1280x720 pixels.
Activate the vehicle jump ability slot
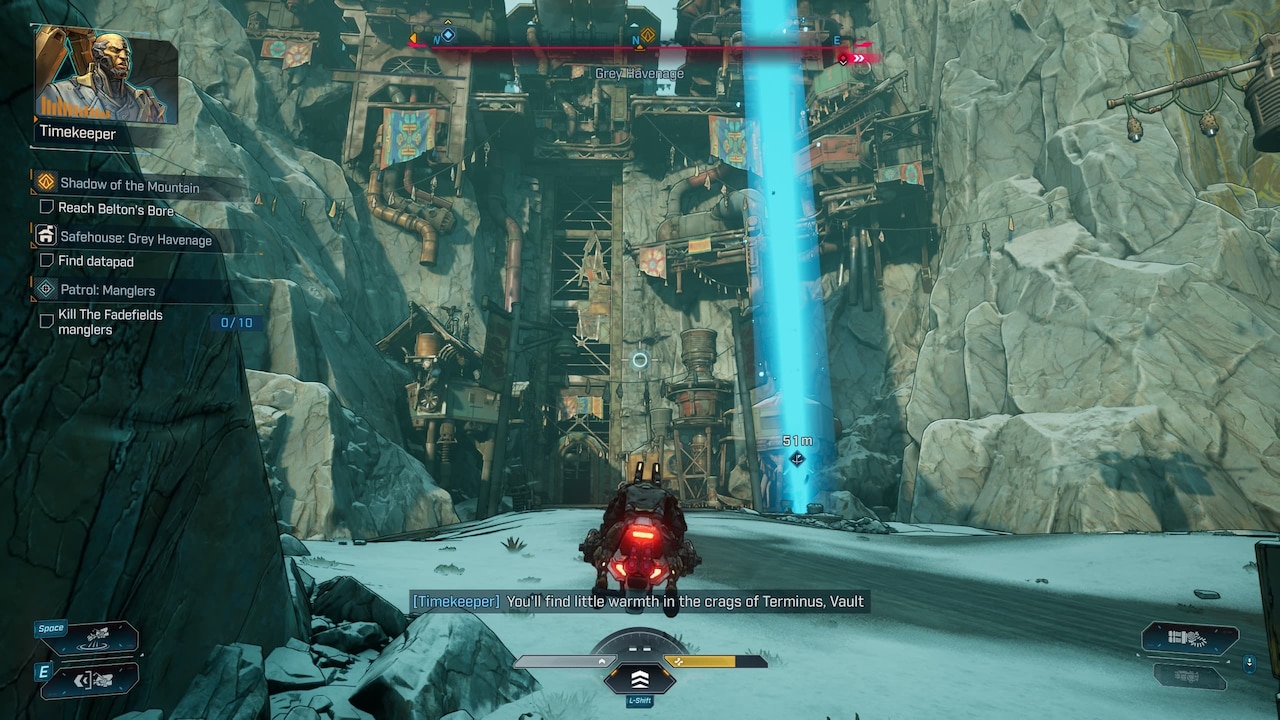point(98,638)
